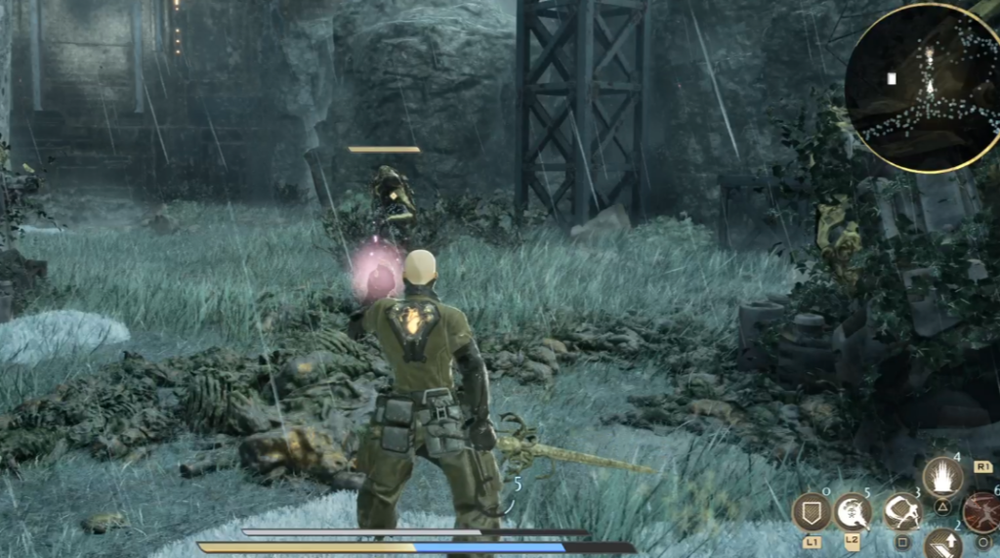Cast the white energy burst ability

tap(942, 477)
